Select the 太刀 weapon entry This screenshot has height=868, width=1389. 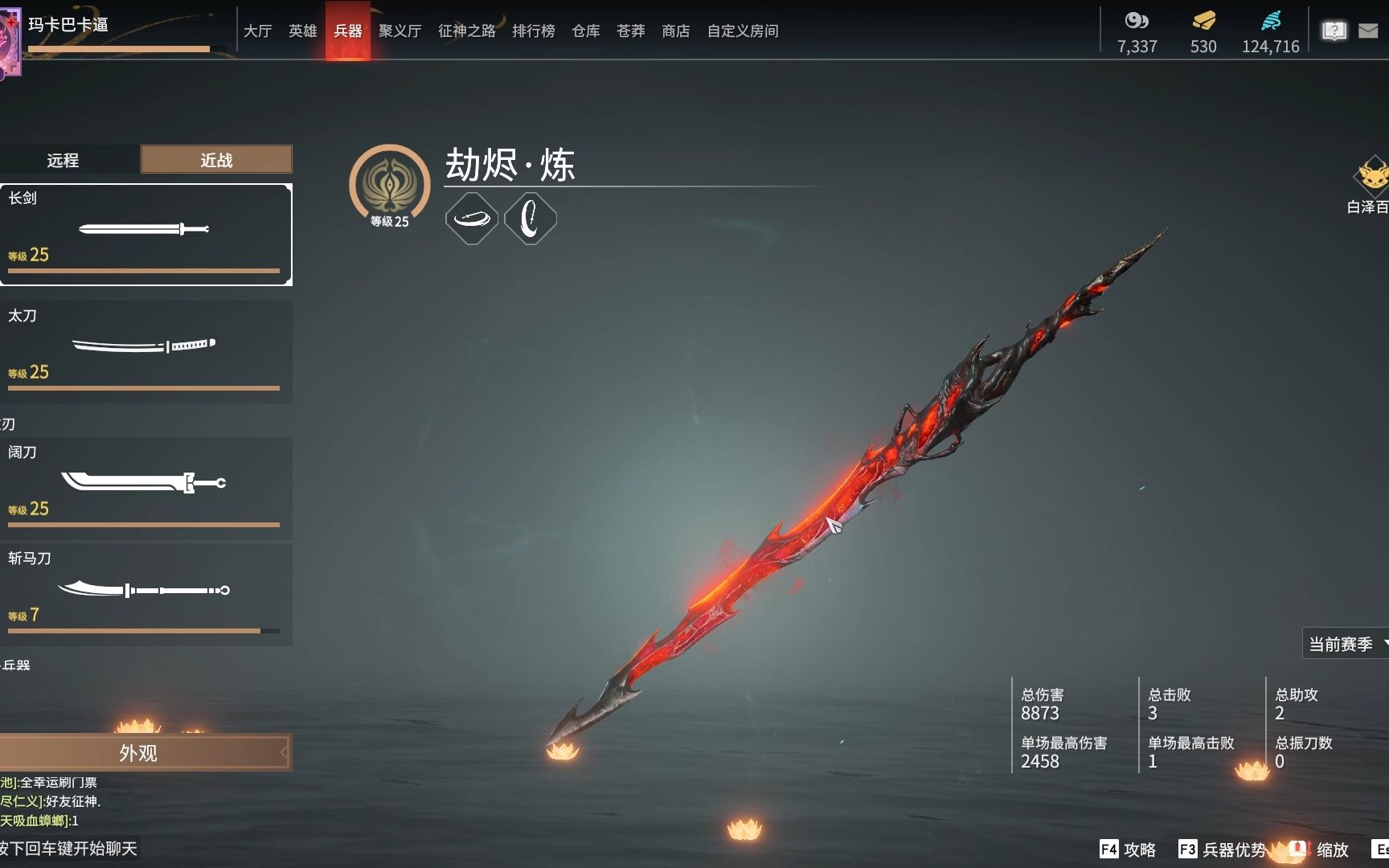coord(145,351)
